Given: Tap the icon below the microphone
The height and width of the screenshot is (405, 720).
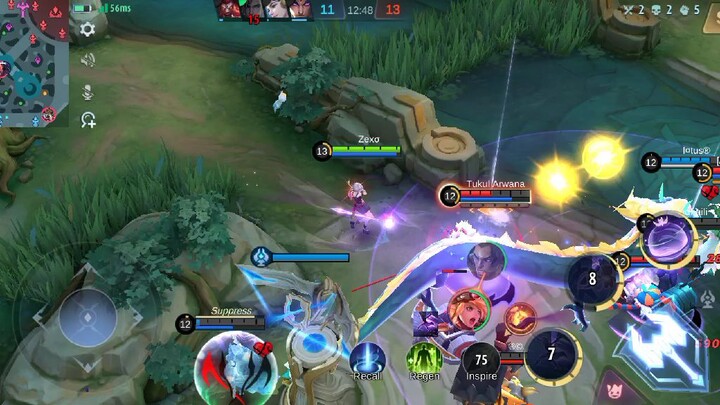Looking at the screenshot, I should tap(88, 120).
